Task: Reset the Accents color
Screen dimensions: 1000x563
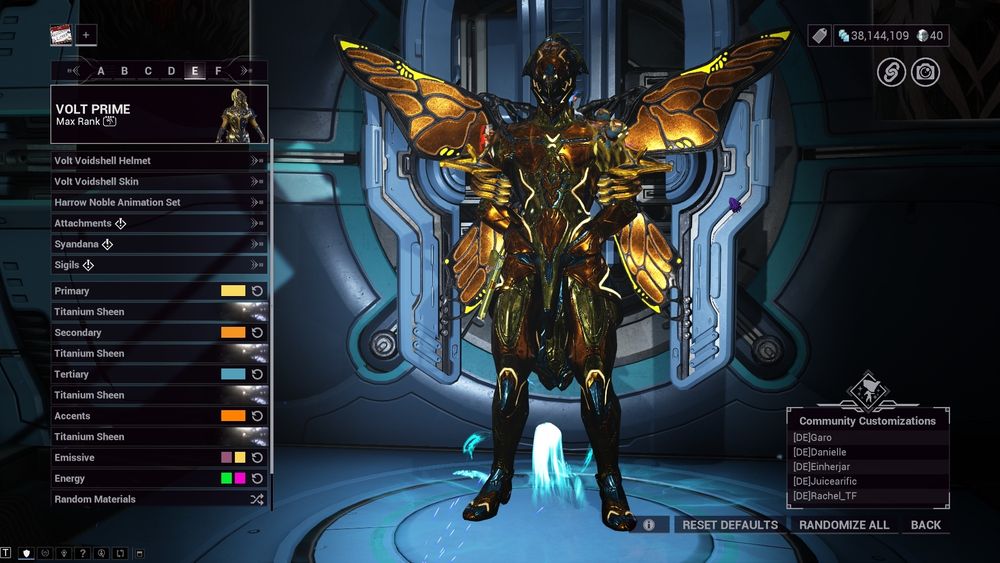Action: click(257, 416)
